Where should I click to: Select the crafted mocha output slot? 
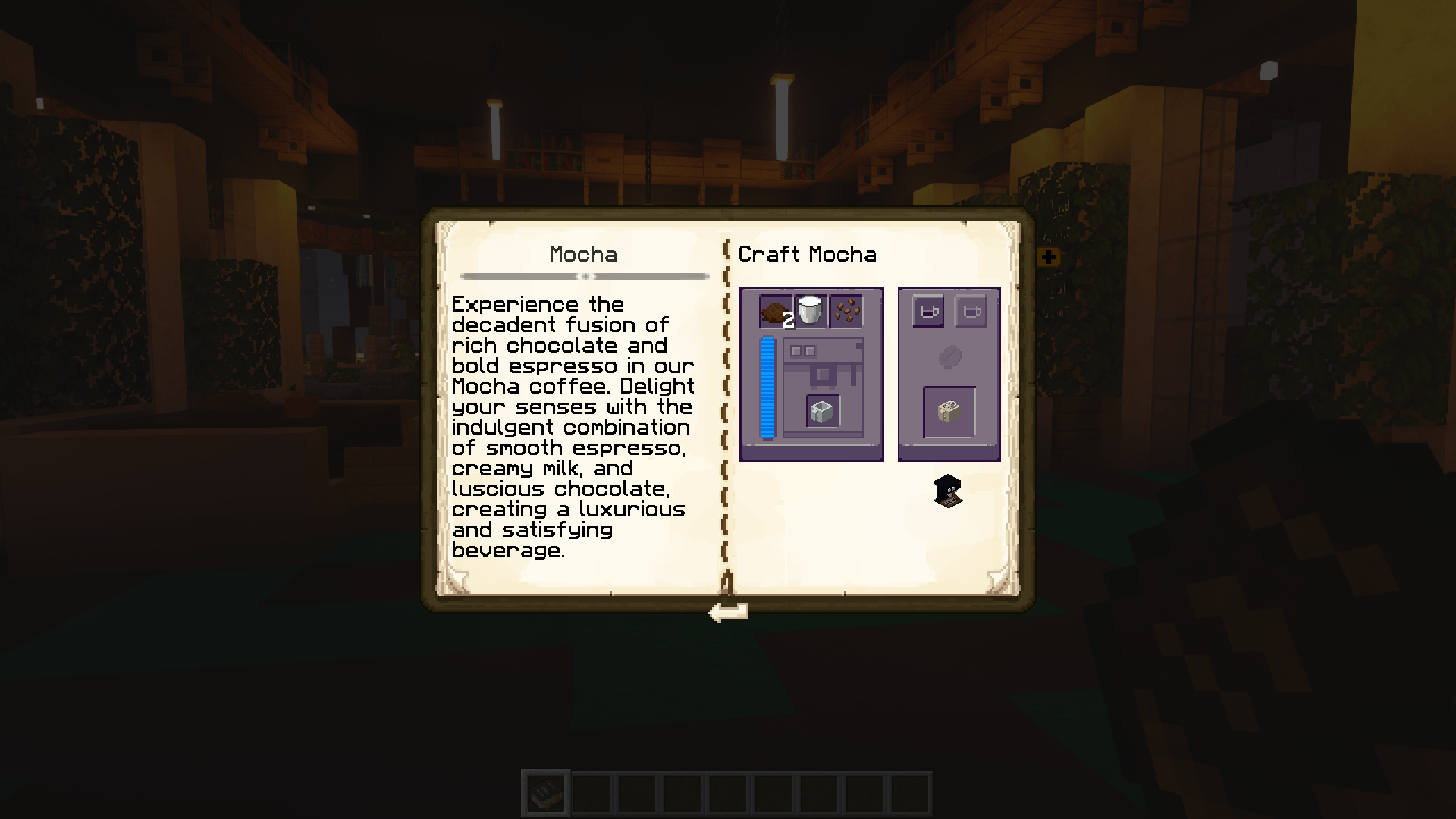(949, 411)
